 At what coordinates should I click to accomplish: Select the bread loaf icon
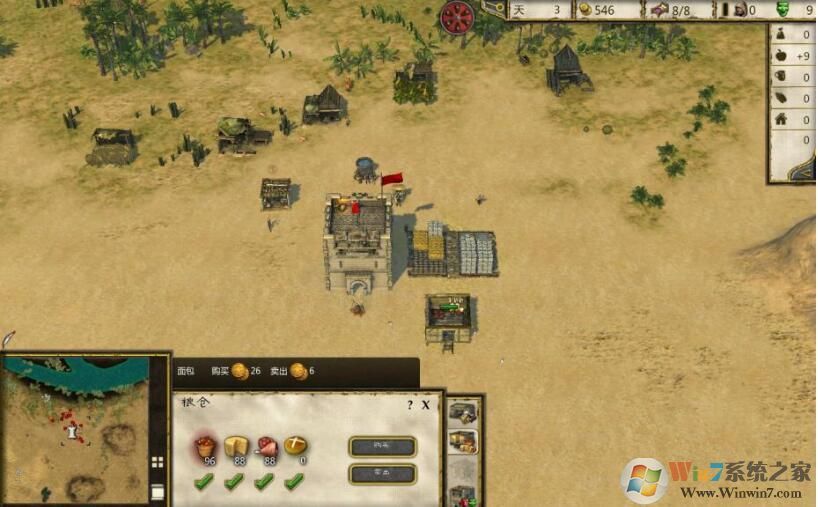pyautogui.click(x=295, y=446)
